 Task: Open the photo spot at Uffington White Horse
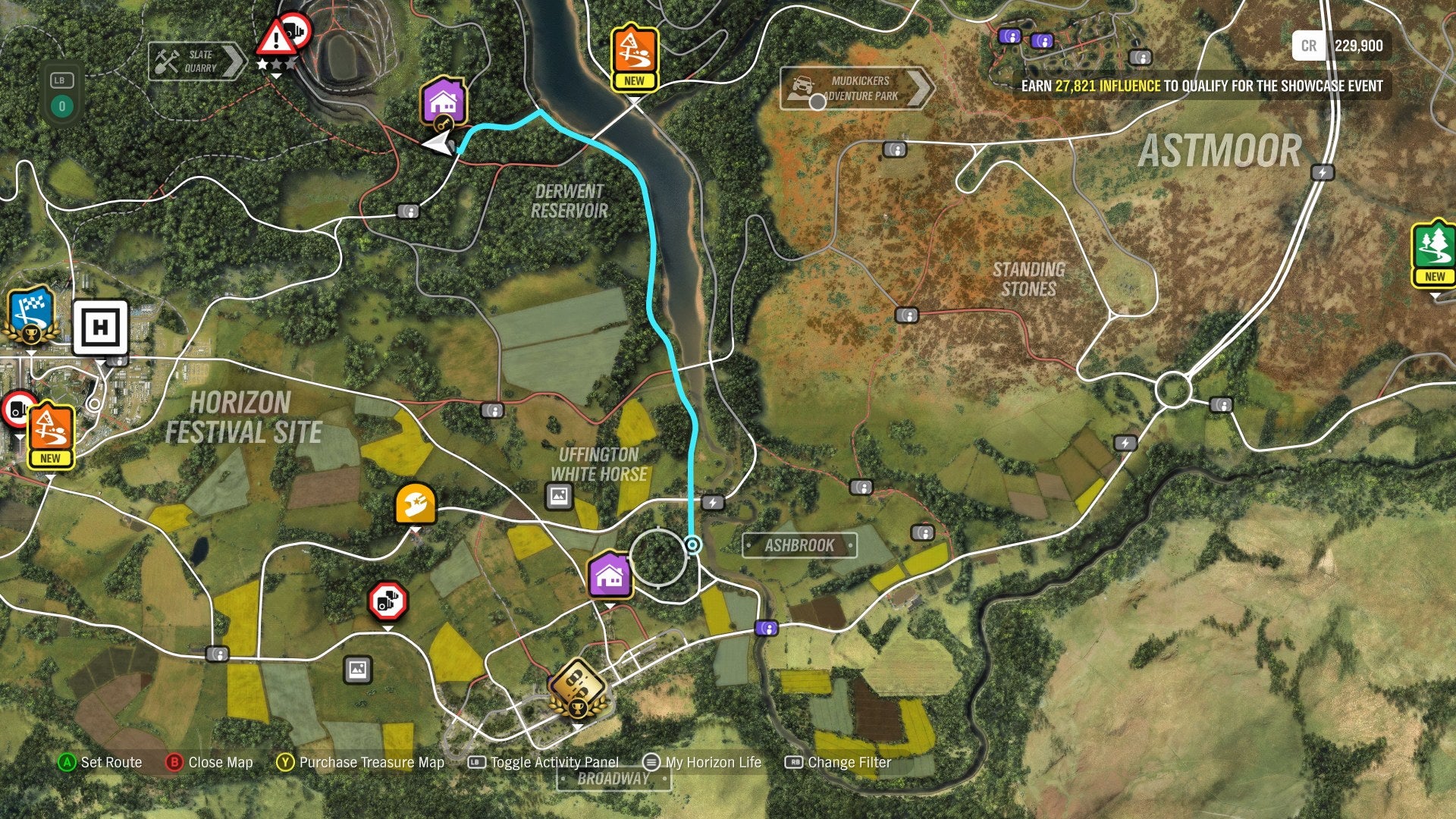[x=559, y=494]
